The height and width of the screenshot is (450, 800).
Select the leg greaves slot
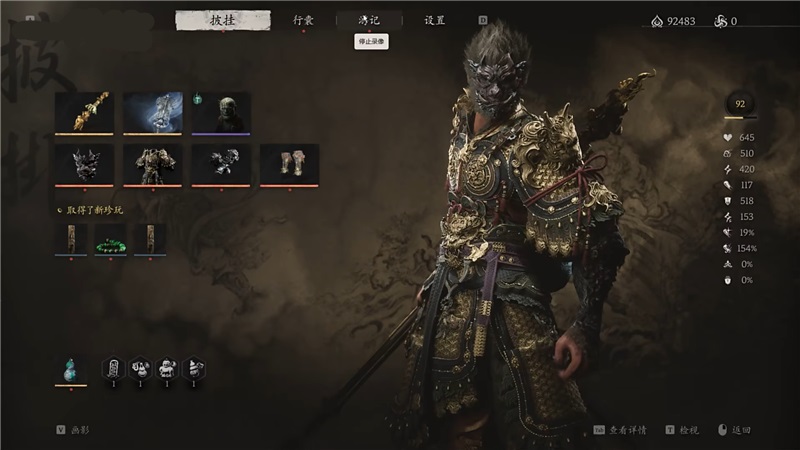(x=289, y=164)
